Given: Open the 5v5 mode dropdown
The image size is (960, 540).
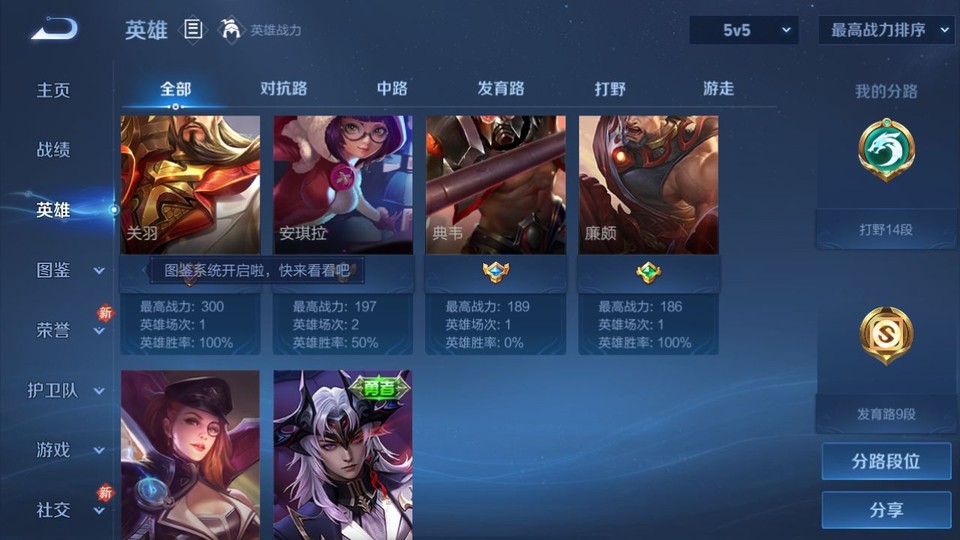Looking at the screenshot, I should (743, 30).
